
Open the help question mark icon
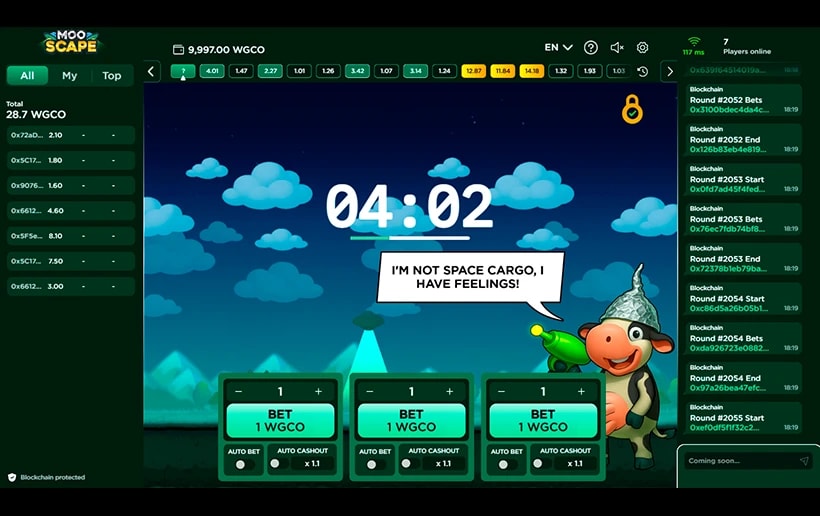tap(591, 47)
